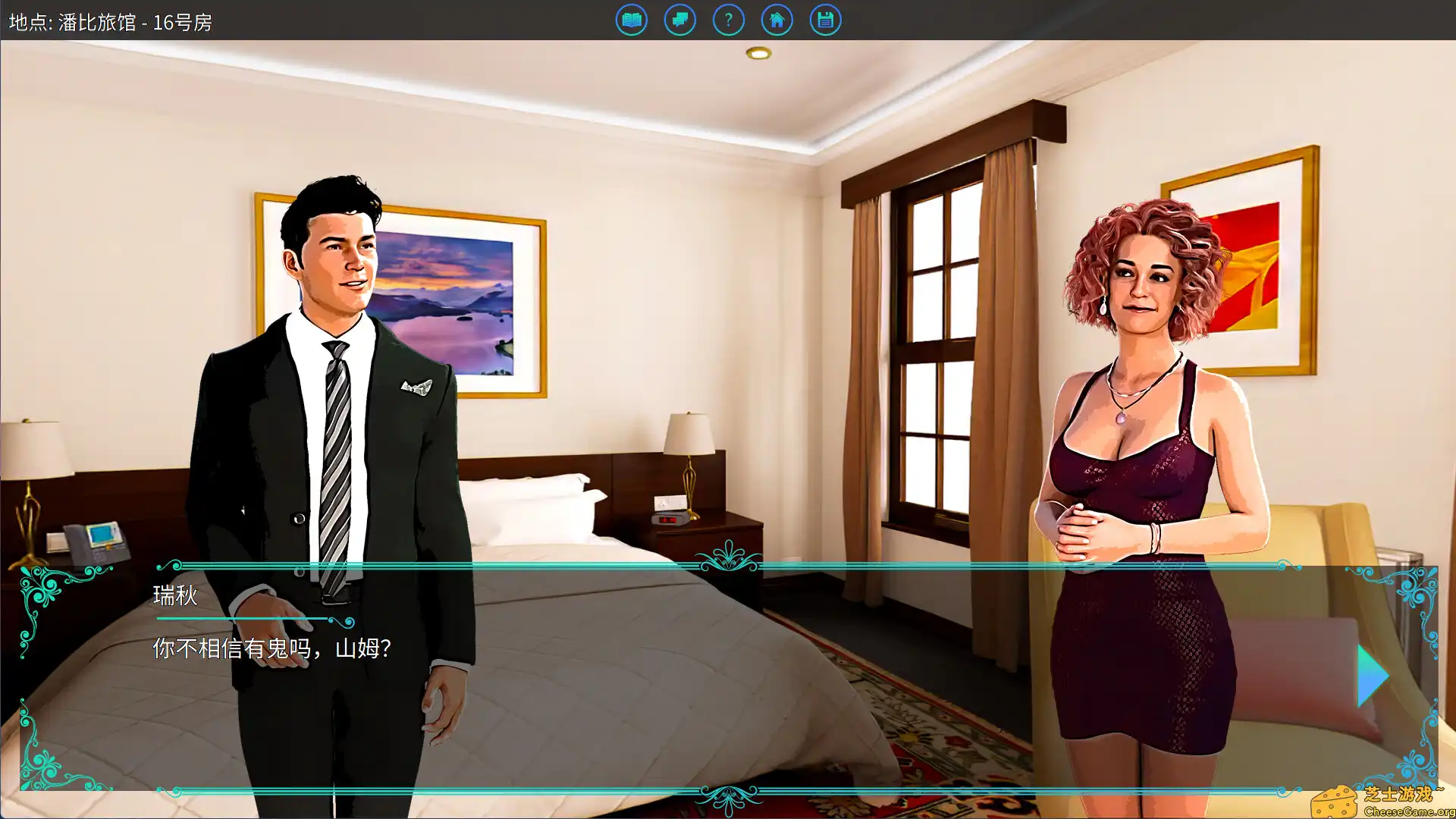Open the help question mark icon
The image size is (1456, 819).
coord(729,20)
